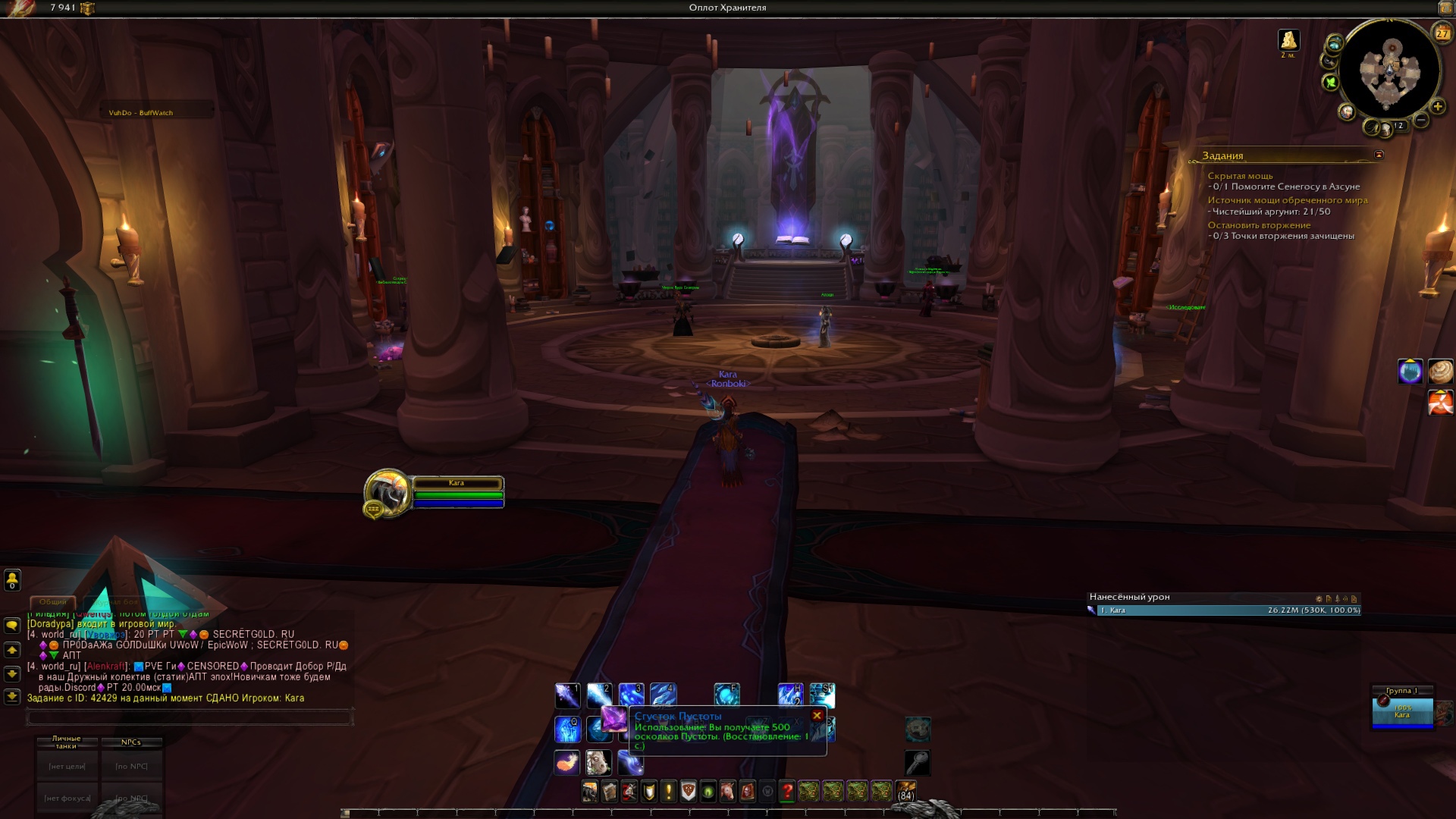Select the Остановить вторжение quest entry
Screen dimensions: 1456x819
coord(1259,225)
